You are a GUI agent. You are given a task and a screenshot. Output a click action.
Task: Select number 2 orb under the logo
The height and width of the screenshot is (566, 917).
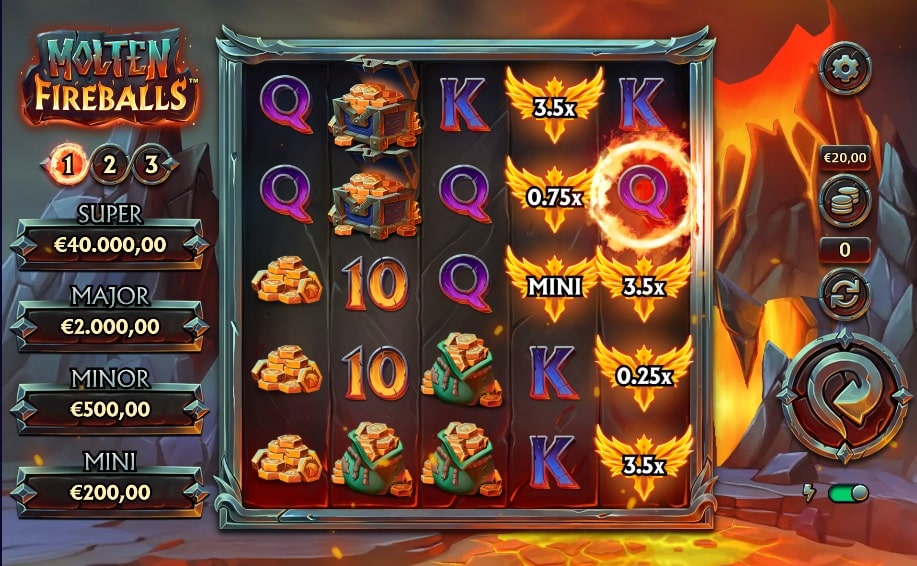coord(109,165)
